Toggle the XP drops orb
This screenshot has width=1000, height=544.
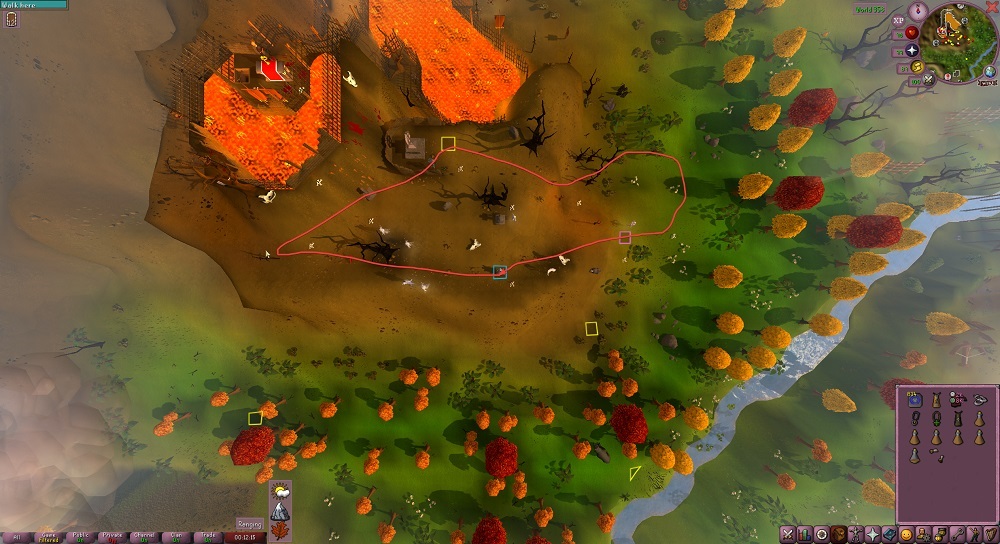pos(898,19)
